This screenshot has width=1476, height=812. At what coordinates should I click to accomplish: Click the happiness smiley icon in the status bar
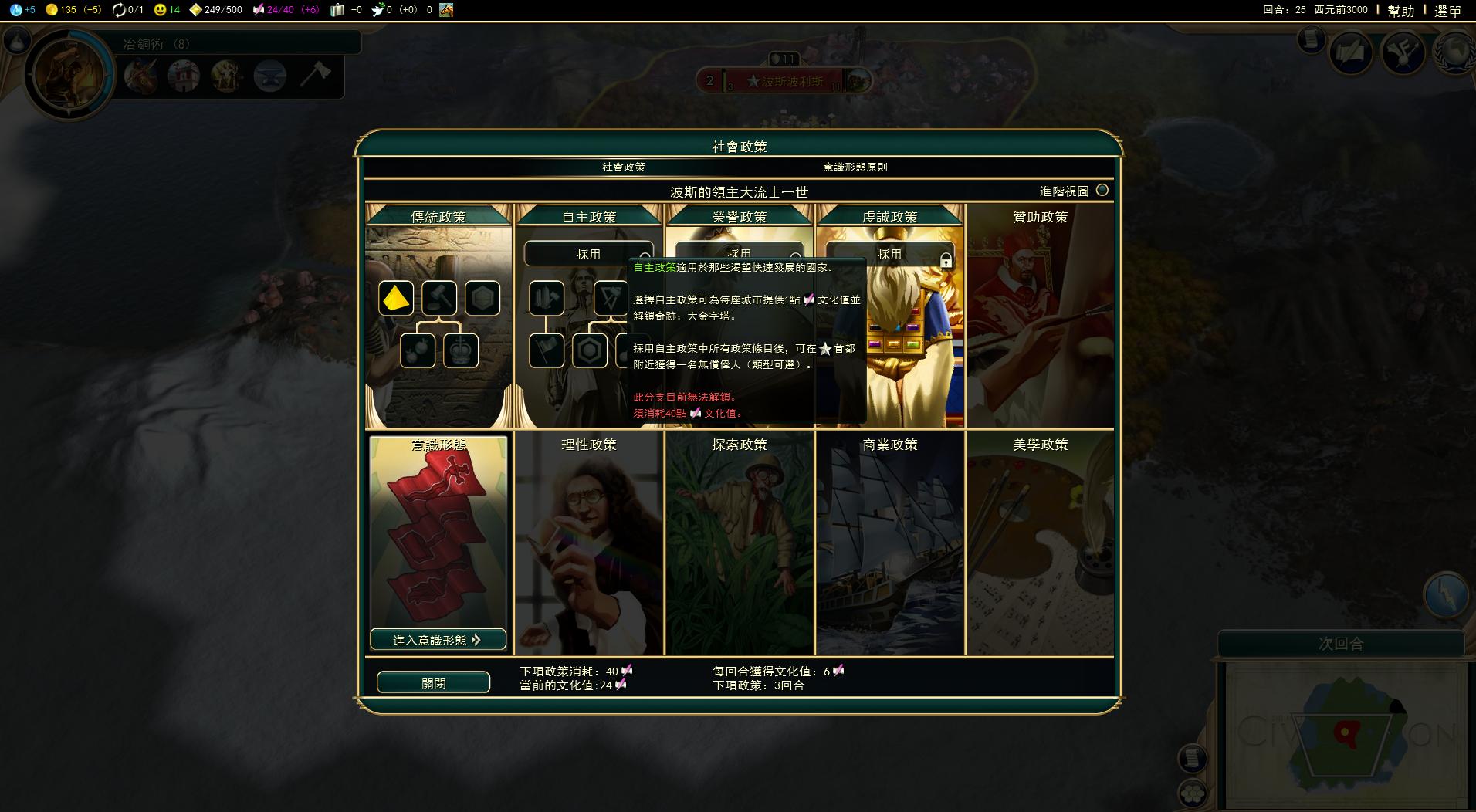pyautogui.click(x=160, y=11)
